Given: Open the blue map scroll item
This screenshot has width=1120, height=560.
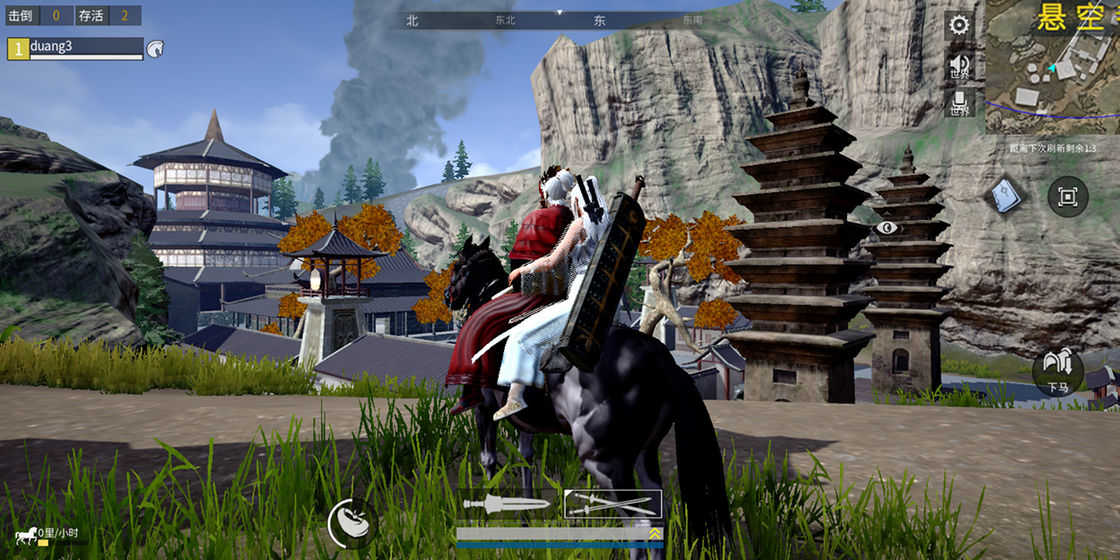Looking at the screenshot, I should [x=1005, y=195].
